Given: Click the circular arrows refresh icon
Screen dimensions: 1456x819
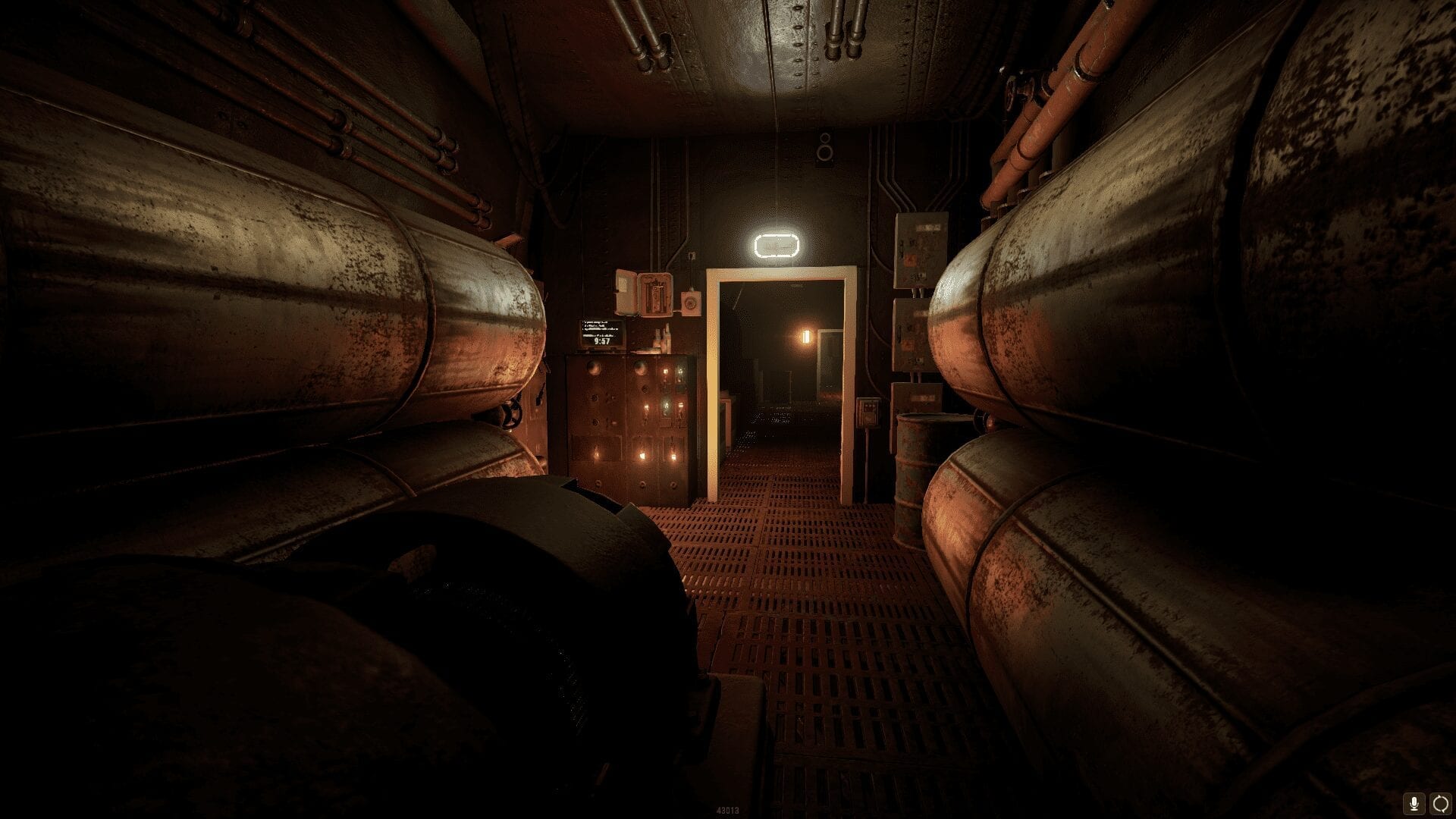Looking at the screenshot, I should coord(1439,802).
